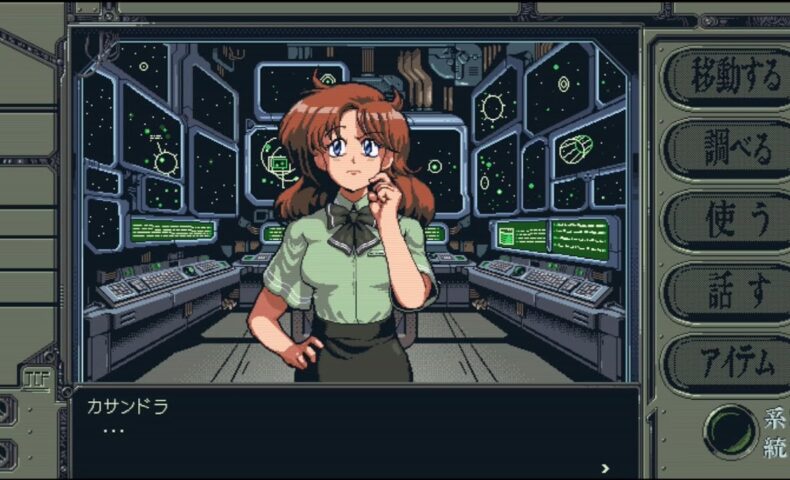The height and width of the screenshot is (480, 790).
Task: Activate the 使う (Use) command
Action: tap(721, 221)
